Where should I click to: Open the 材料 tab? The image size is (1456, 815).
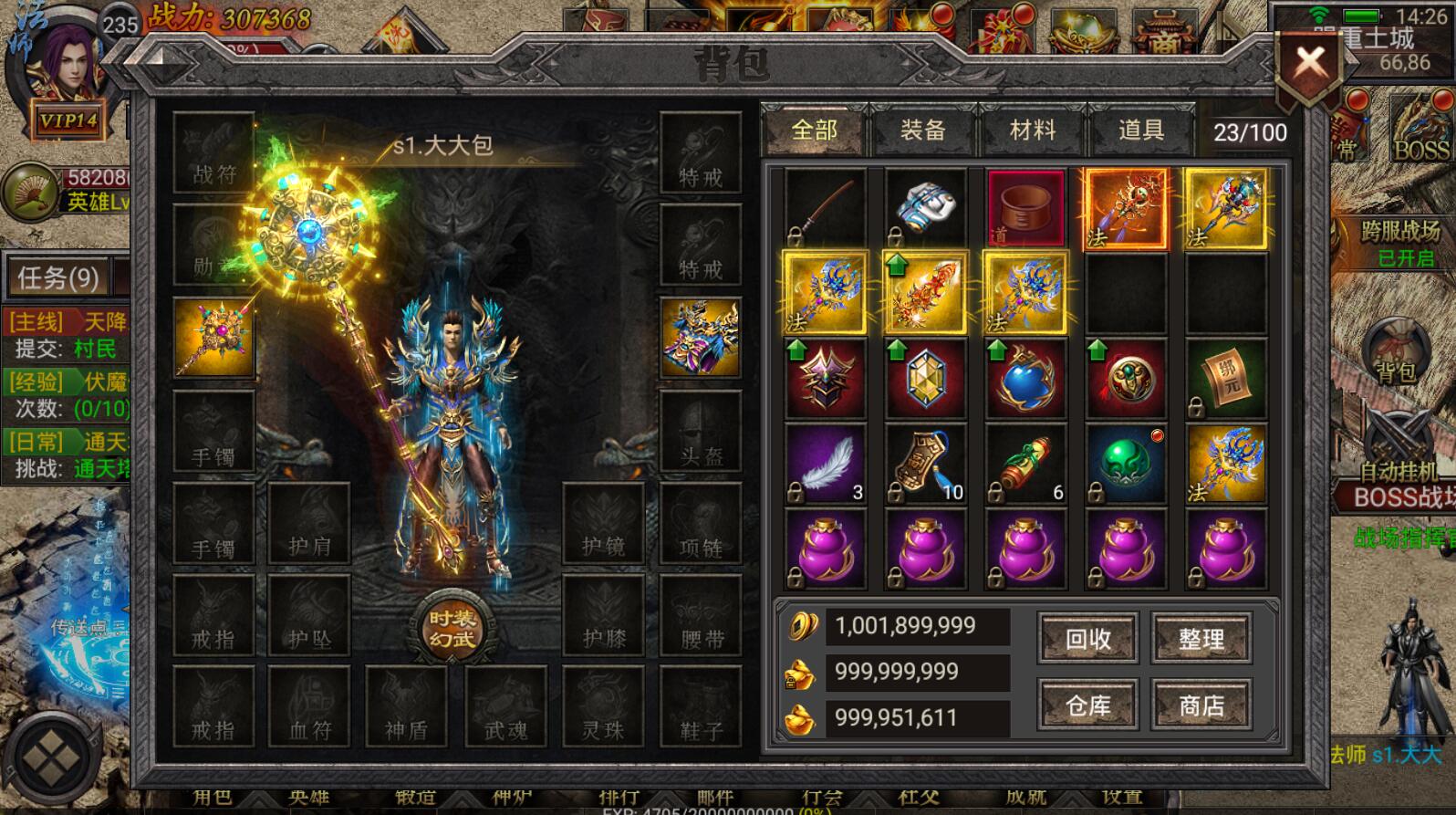[x=1032, y=131]
